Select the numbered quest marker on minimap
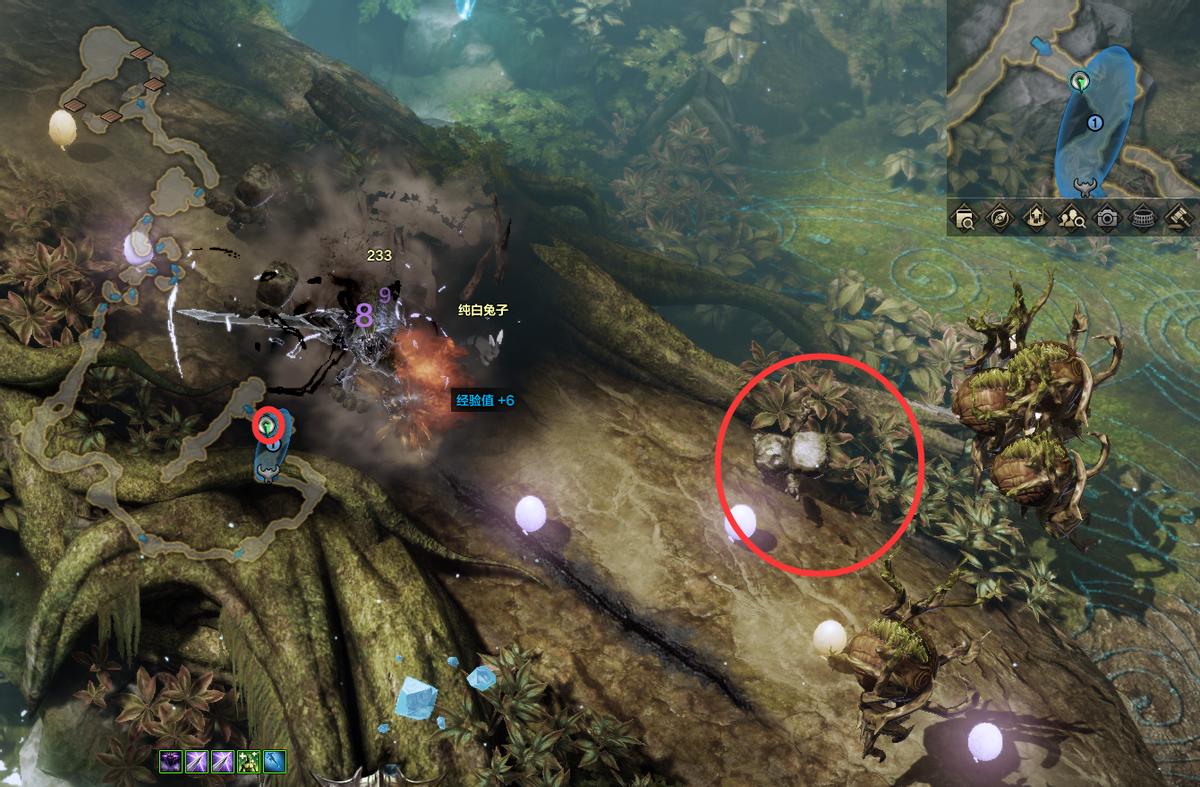The image size is (1200, 787). tap(1094, 123)
